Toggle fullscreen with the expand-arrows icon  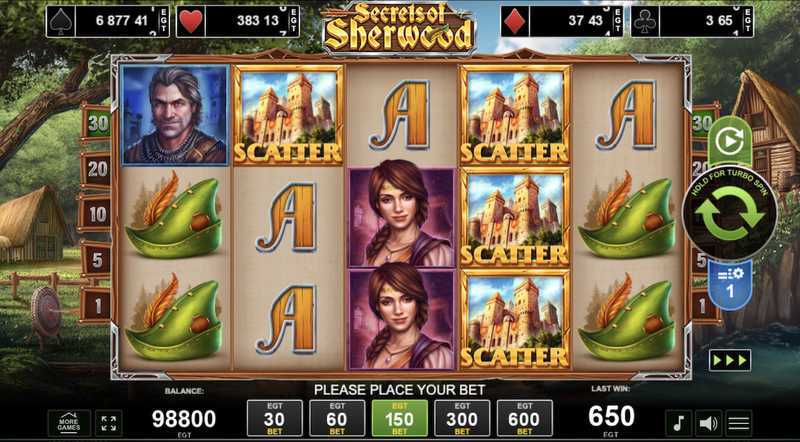tap(110, 422)
